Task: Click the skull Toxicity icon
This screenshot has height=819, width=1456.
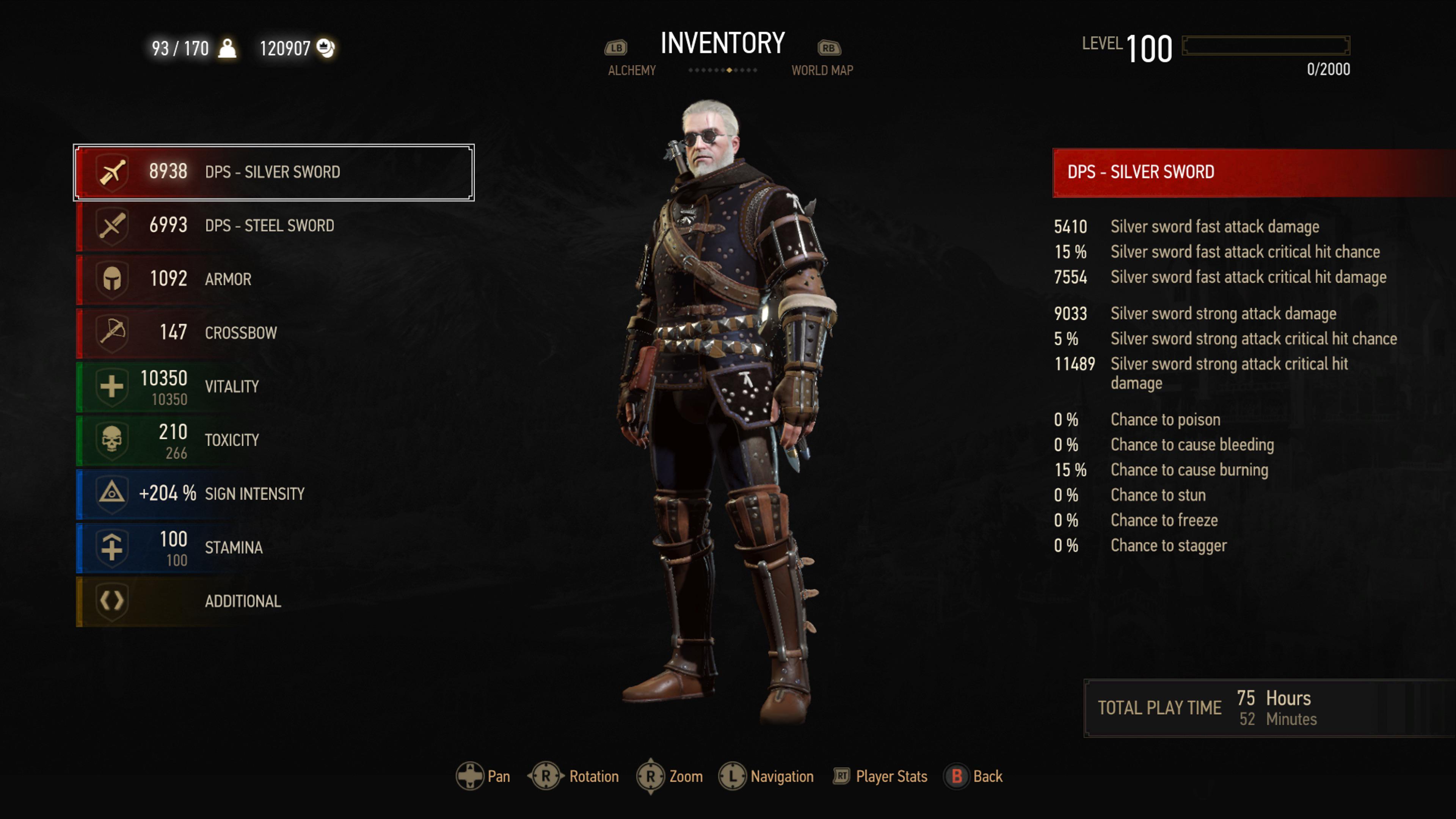Action: 111,440
